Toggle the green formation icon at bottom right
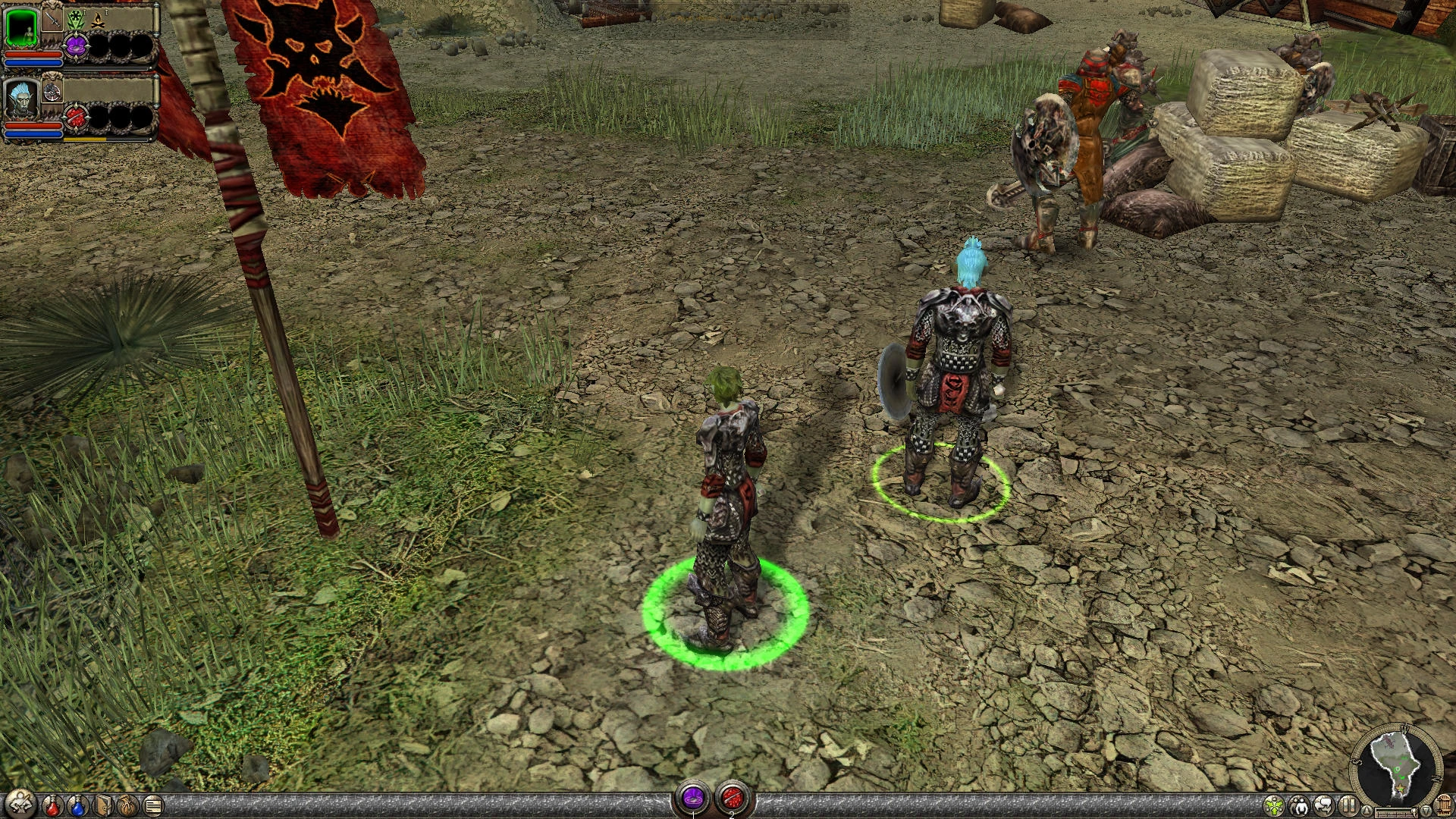The height and width of the screenshot is (819, 1456). [x=1274, y=806]
